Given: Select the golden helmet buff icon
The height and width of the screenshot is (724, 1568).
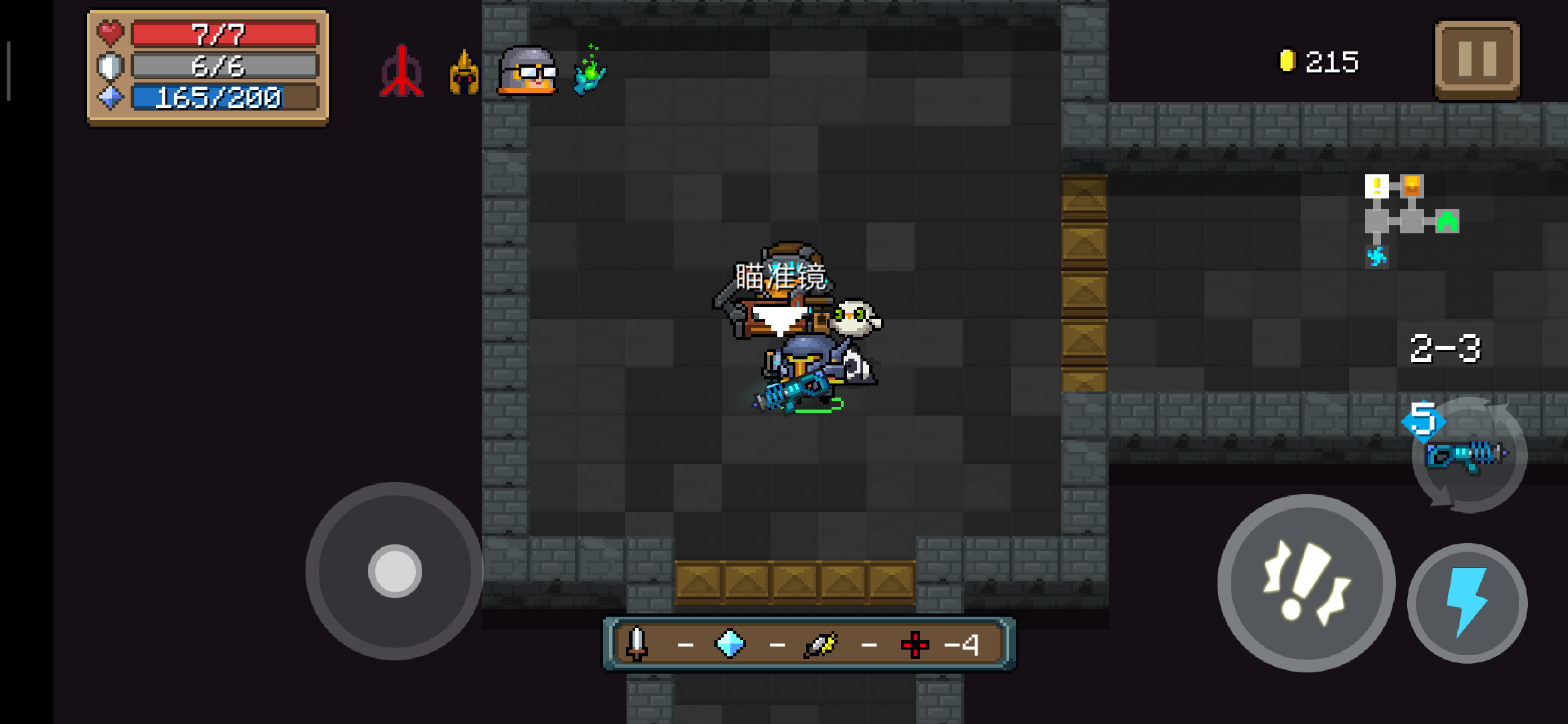Looking at the screenshot, I should pos(464,72).
